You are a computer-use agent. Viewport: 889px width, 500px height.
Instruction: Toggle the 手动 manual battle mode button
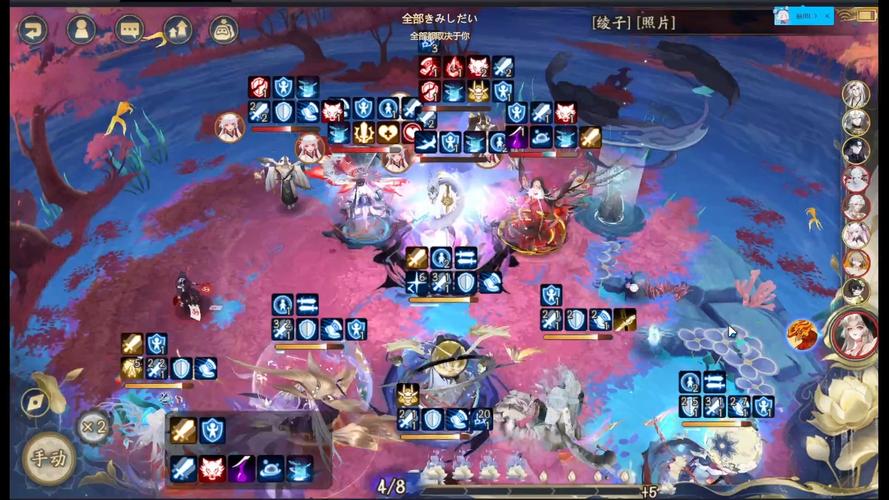(47, 460)
